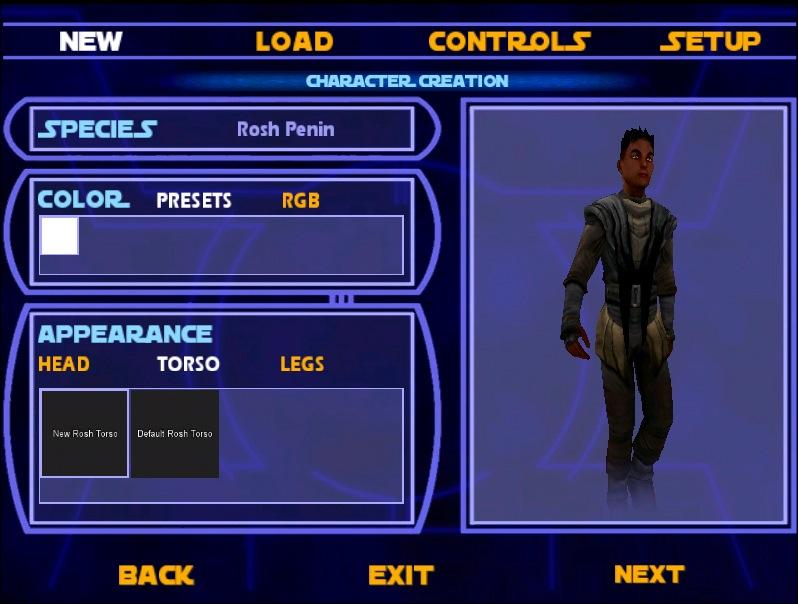Open the Load menu
This screenshot has height=604, width=798.
pyautogui.click(x=293, y=41)
